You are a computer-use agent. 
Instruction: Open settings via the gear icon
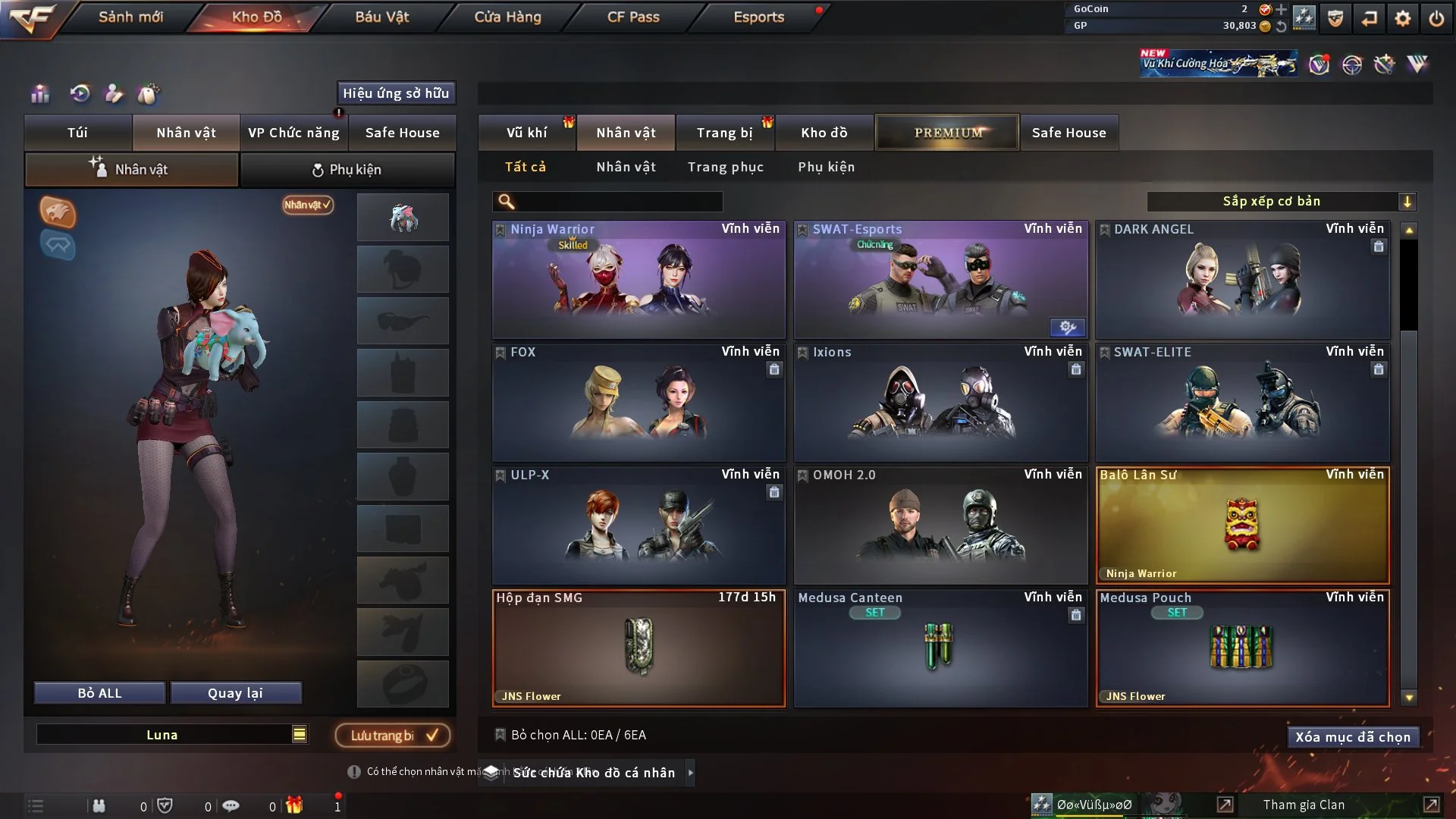click(1403, 18)
